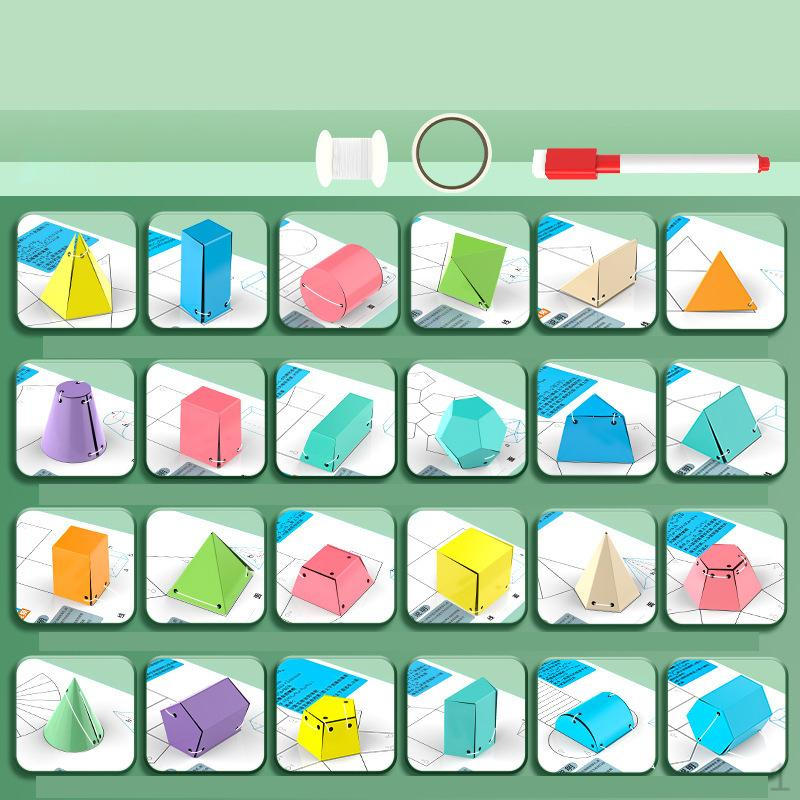Choose the purple truncated cone tile
This screenshot has width=800, height=800.
(76, 418)
